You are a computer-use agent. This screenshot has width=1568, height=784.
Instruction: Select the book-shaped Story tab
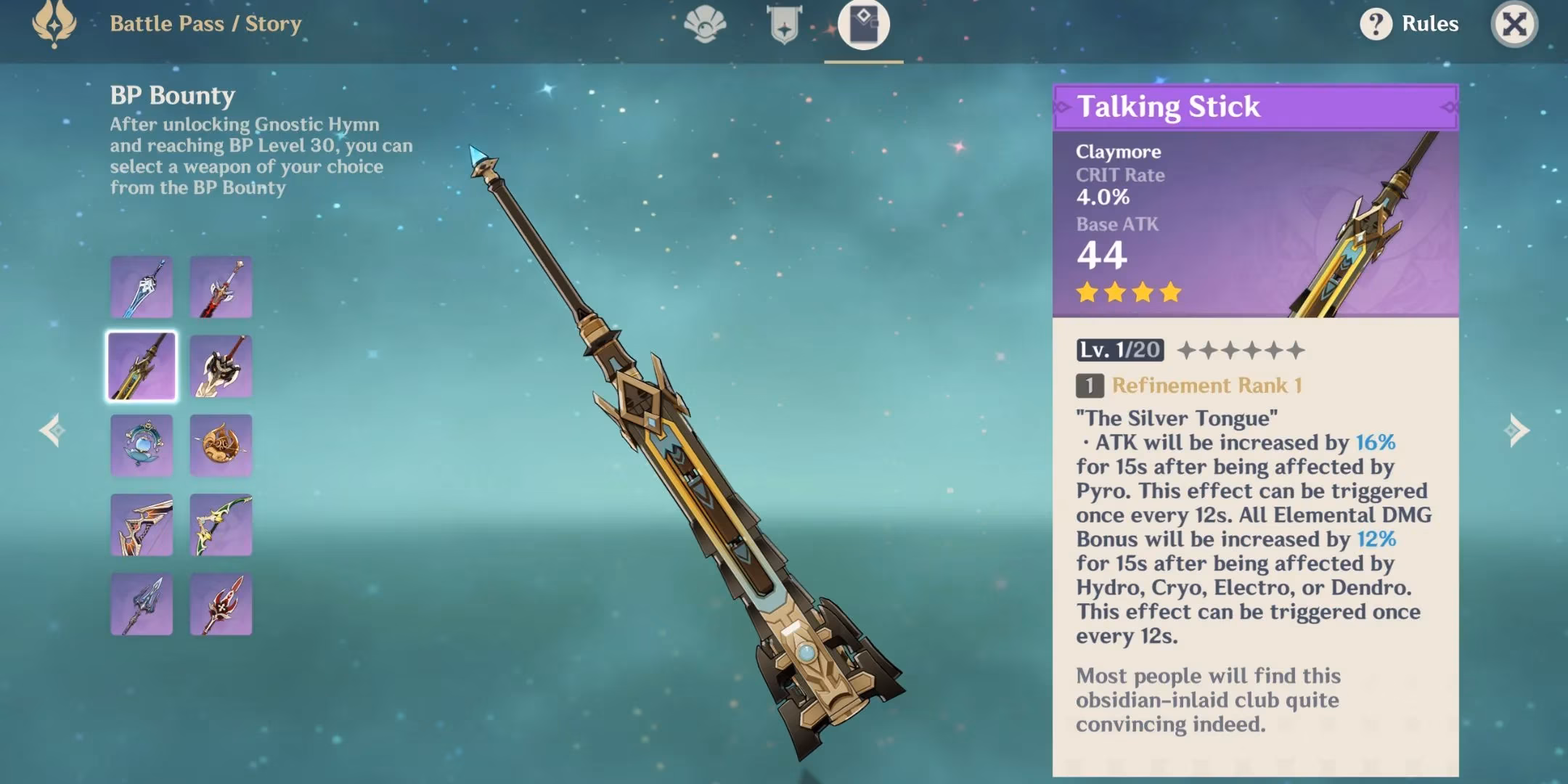[863, 25]
